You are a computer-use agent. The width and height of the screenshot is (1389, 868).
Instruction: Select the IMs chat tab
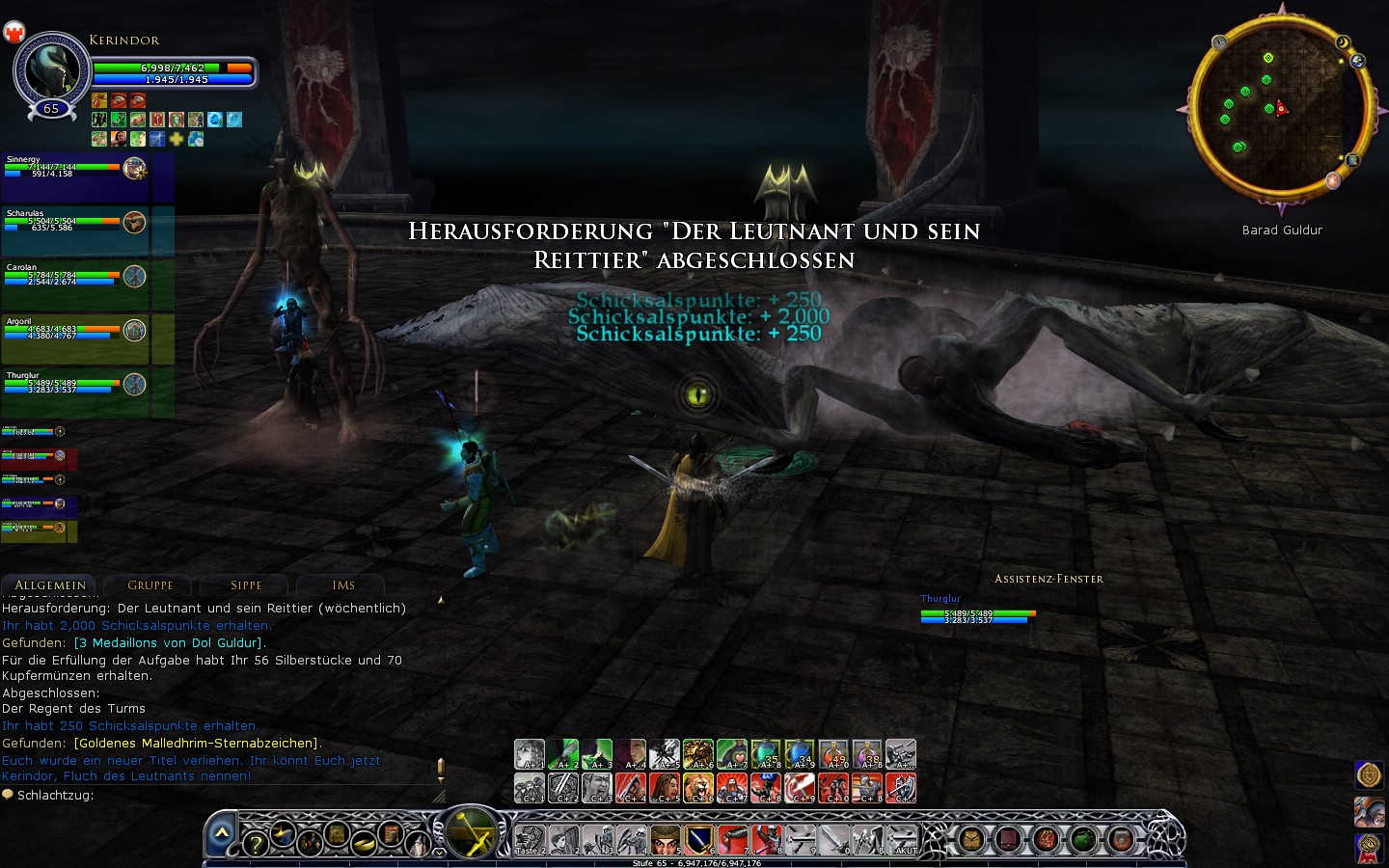coord(343,585)
